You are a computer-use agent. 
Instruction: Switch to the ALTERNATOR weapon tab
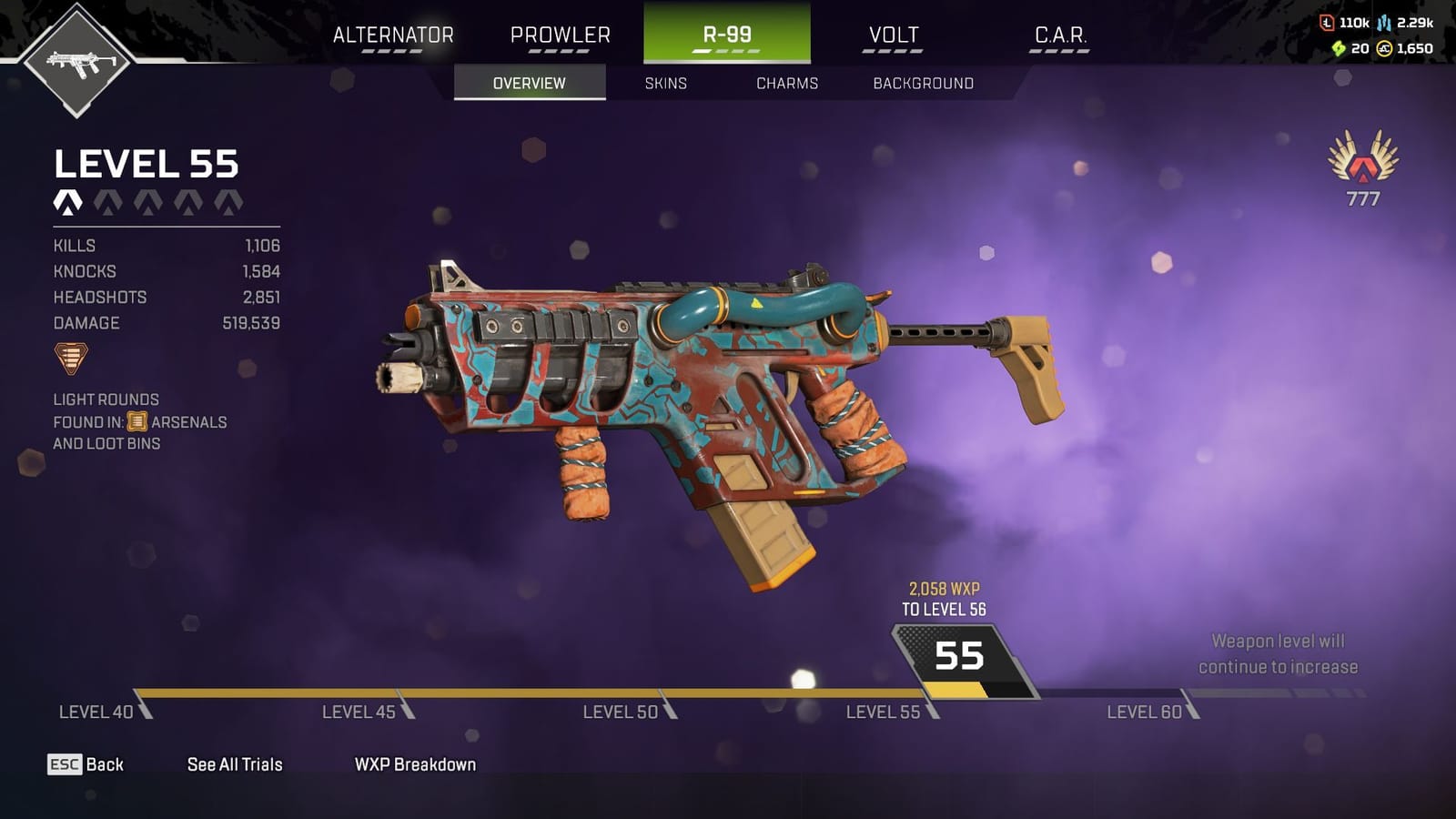coord(395,36)
